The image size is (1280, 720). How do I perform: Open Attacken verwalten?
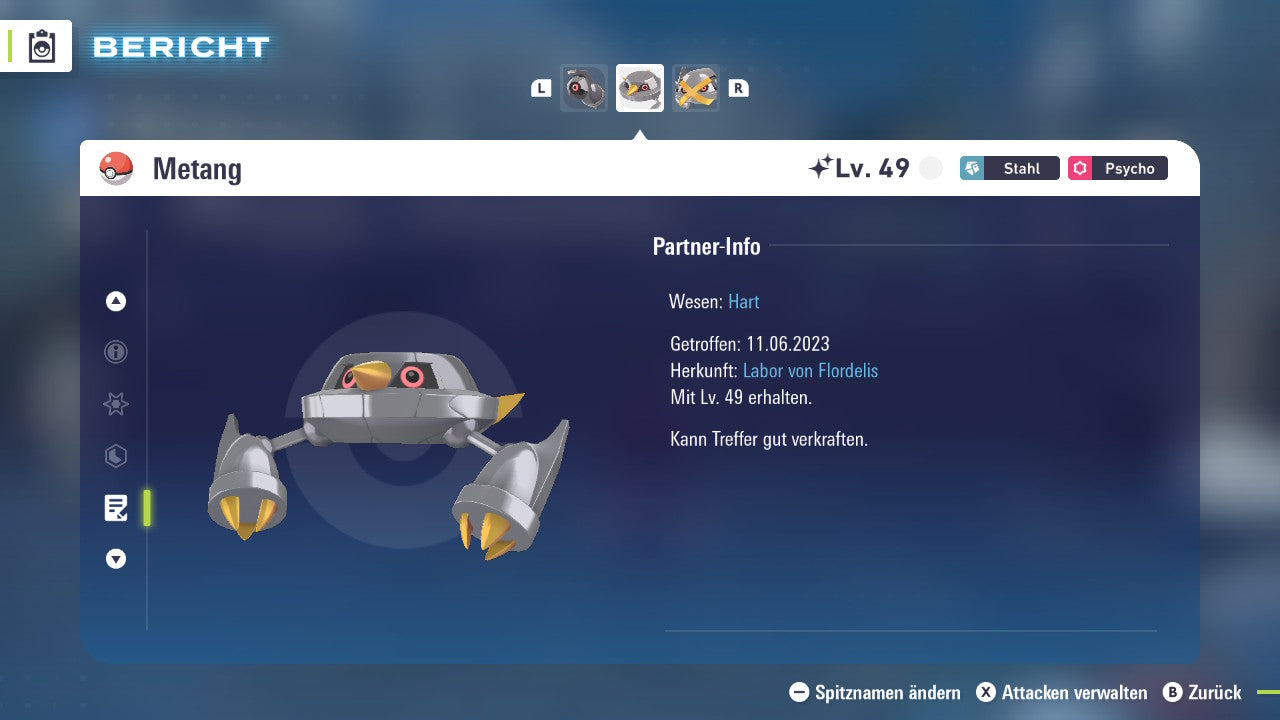coord(1063,692)
